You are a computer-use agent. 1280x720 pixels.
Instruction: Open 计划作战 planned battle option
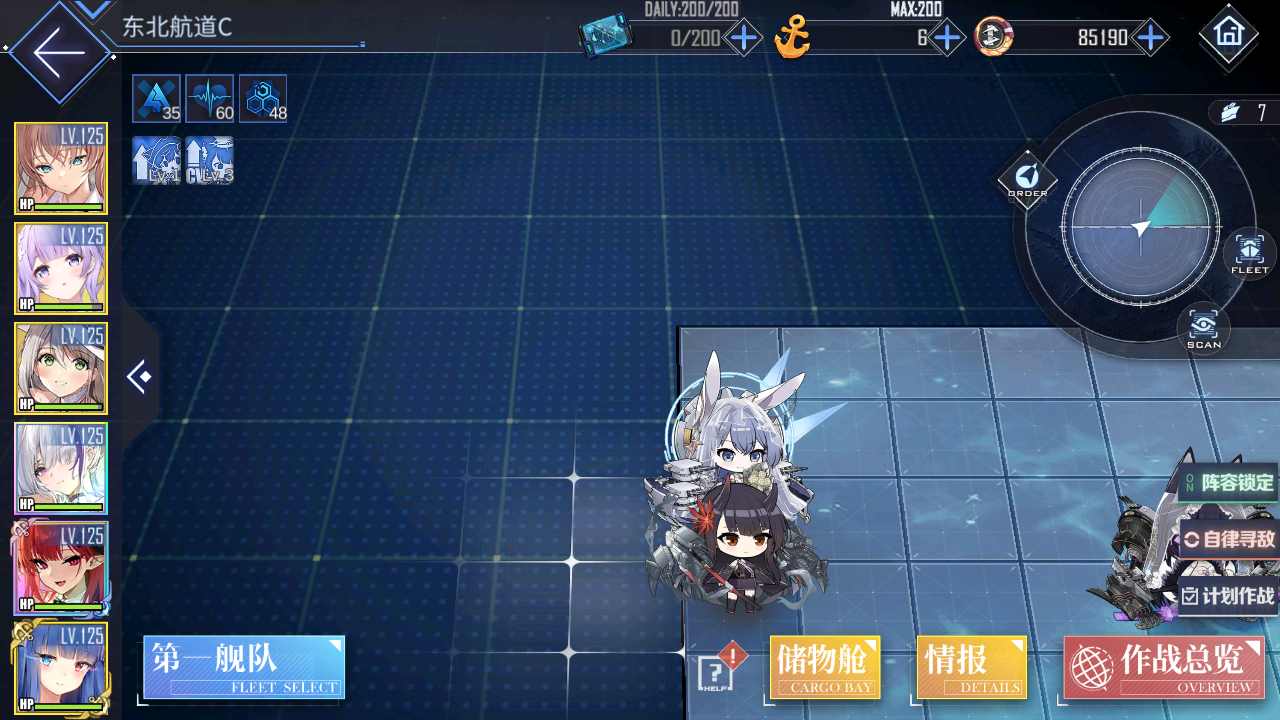(x=1229, y=596)
